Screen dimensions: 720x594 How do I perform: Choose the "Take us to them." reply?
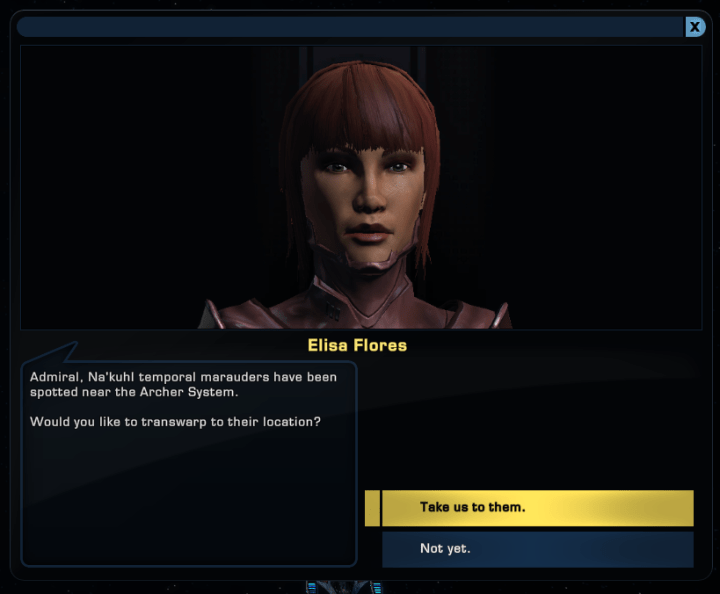(x=536, y=507)
